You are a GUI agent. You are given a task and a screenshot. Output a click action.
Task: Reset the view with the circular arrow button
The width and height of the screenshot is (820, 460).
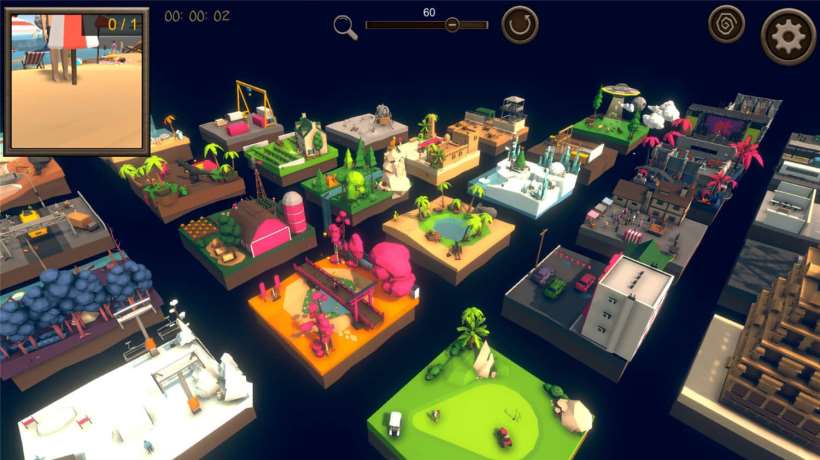tap(519, 24)
